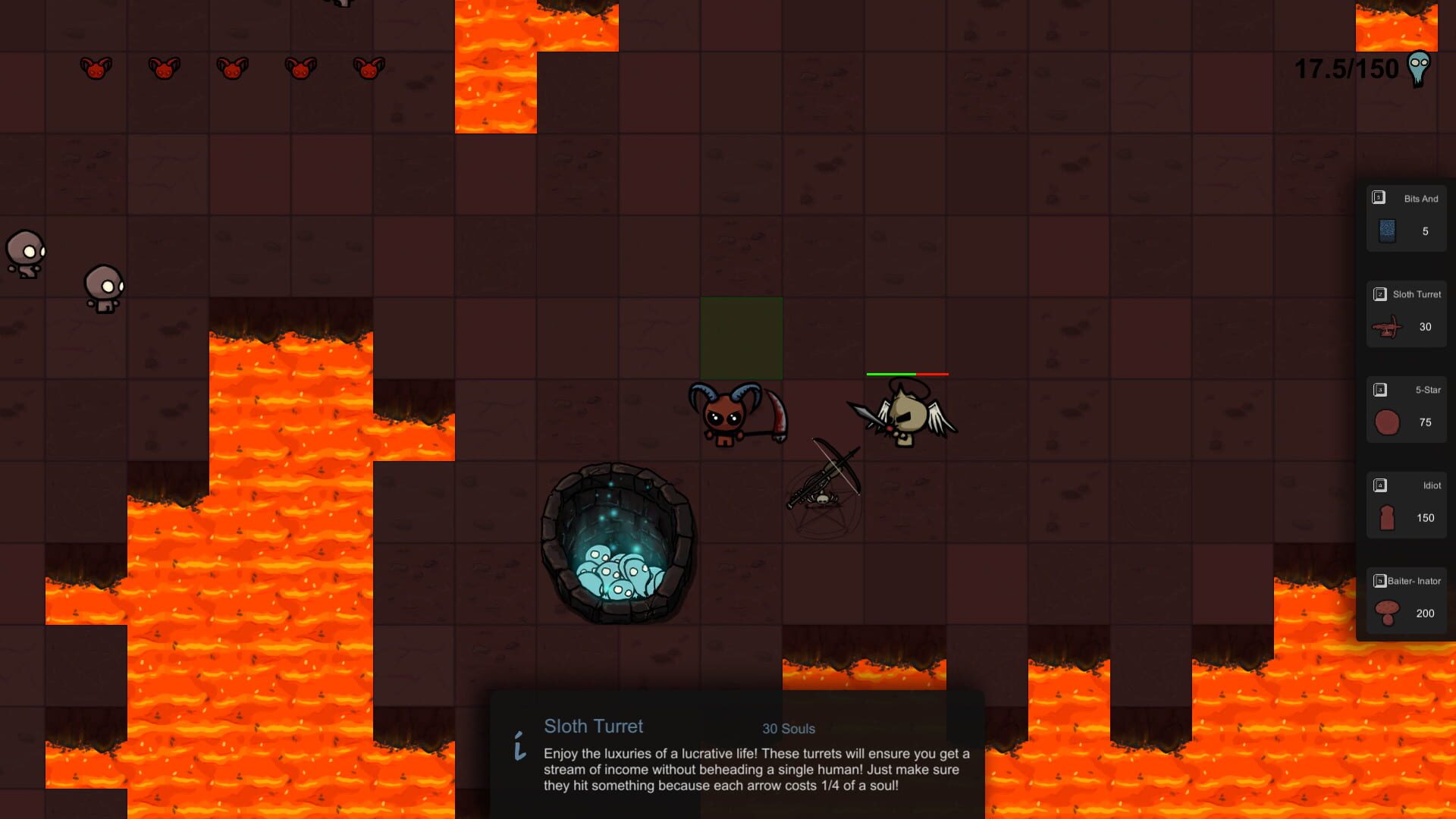
Task: Click the hotkey 1 badge on Bits And
Action: pos(1378,198)
